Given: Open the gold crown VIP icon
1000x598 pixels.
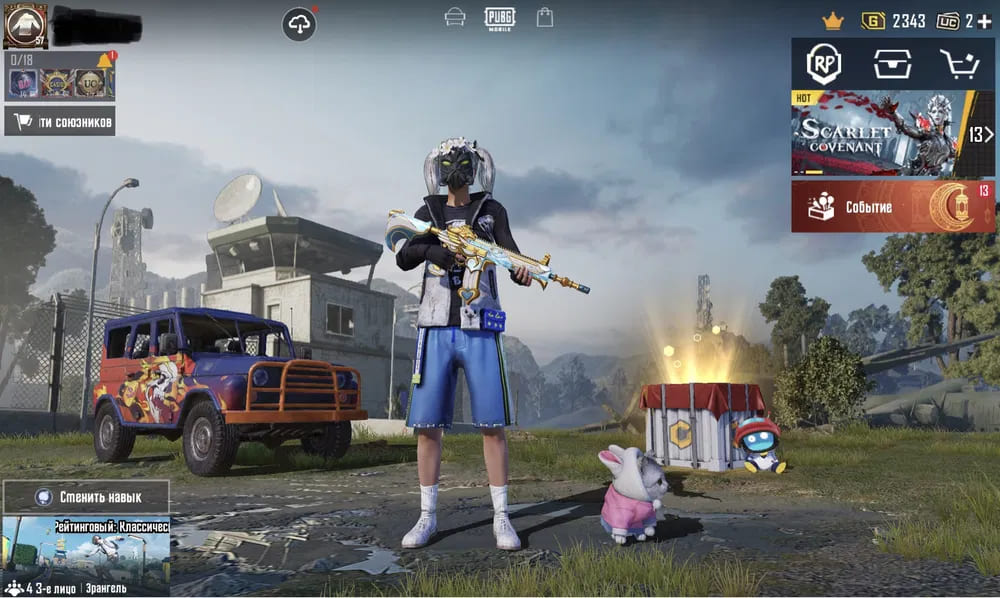Looking at the screenshot, I should 833,20.
